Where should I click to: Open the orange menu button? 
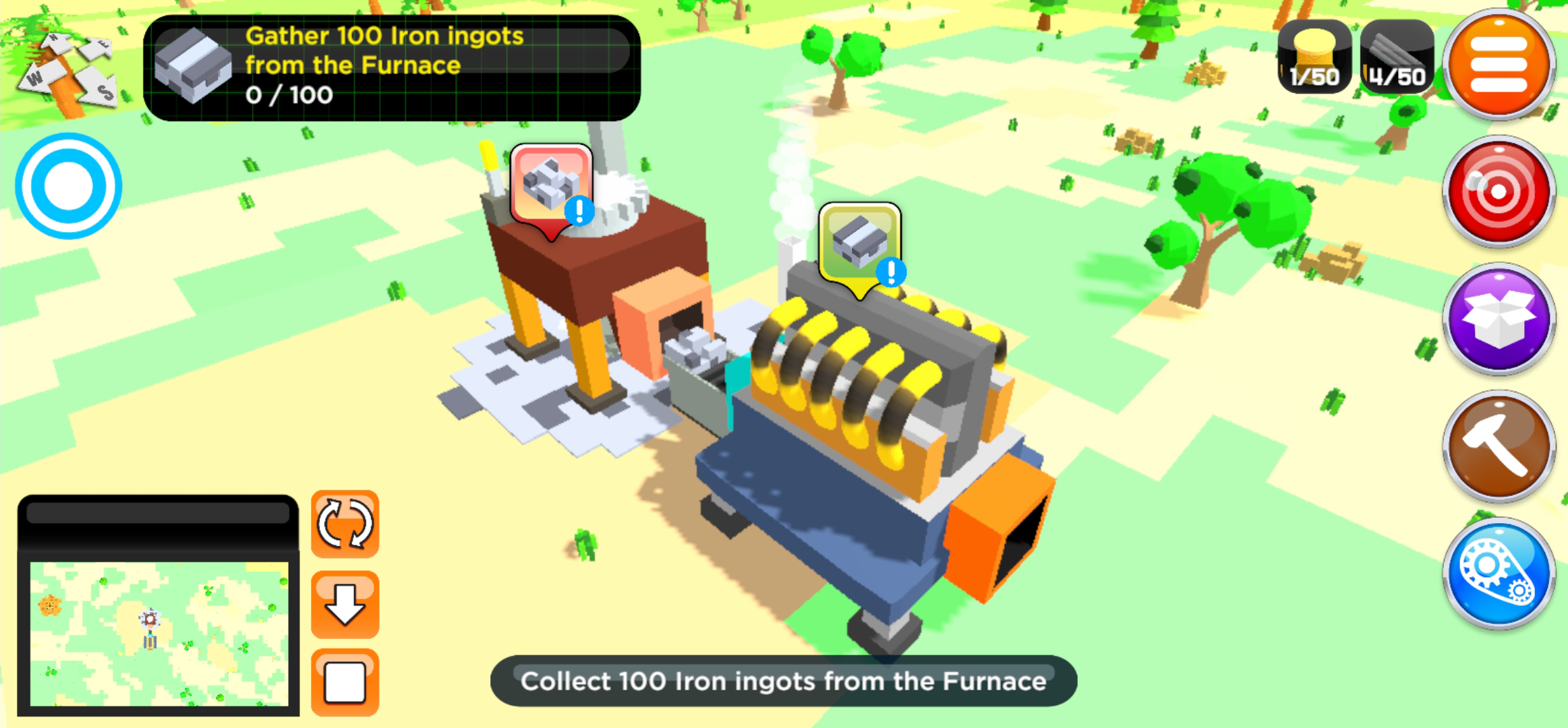click(x=1499, y=66)
